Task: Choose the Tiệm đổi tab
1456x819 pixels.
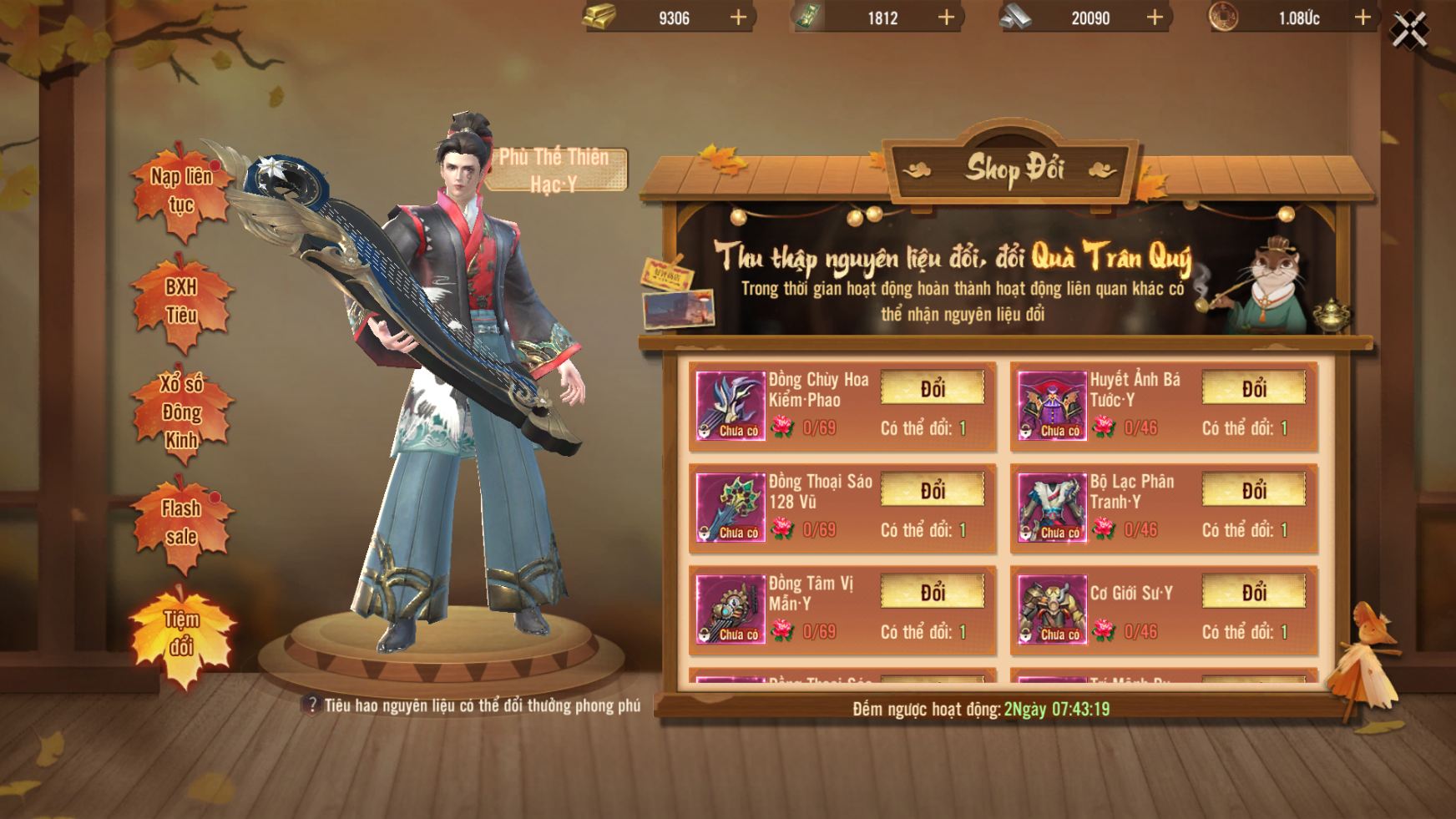Action: (181, 634)
